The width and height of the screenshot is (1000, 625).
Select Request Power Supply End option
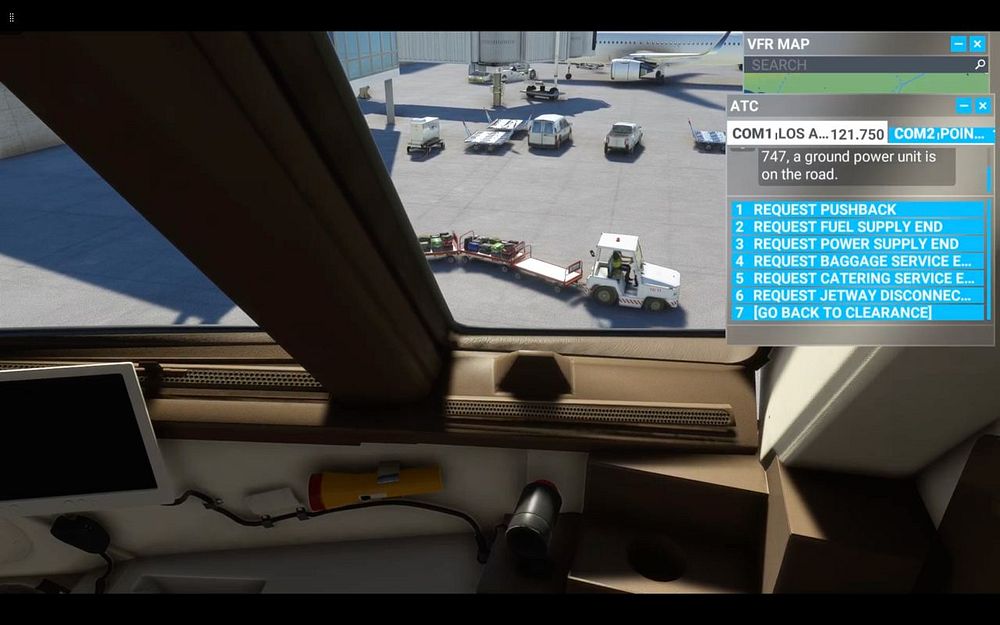click(x=858, y=244)
